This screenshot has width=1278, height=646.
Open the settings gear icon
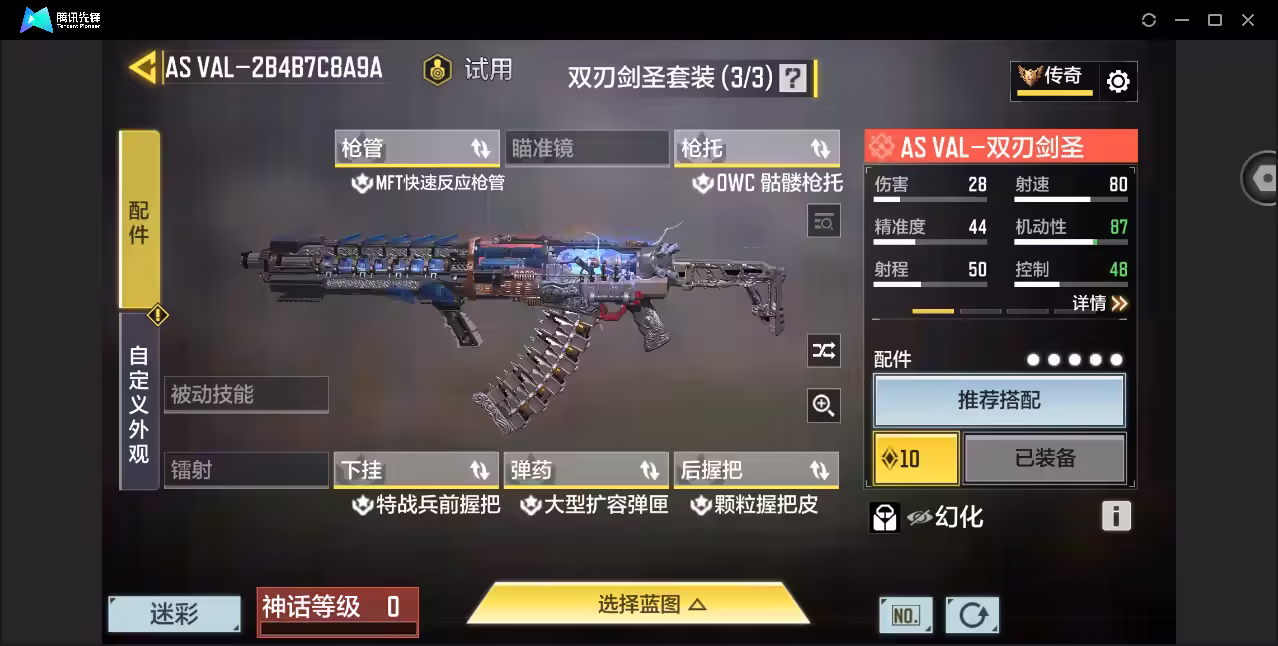[1118, 82]
